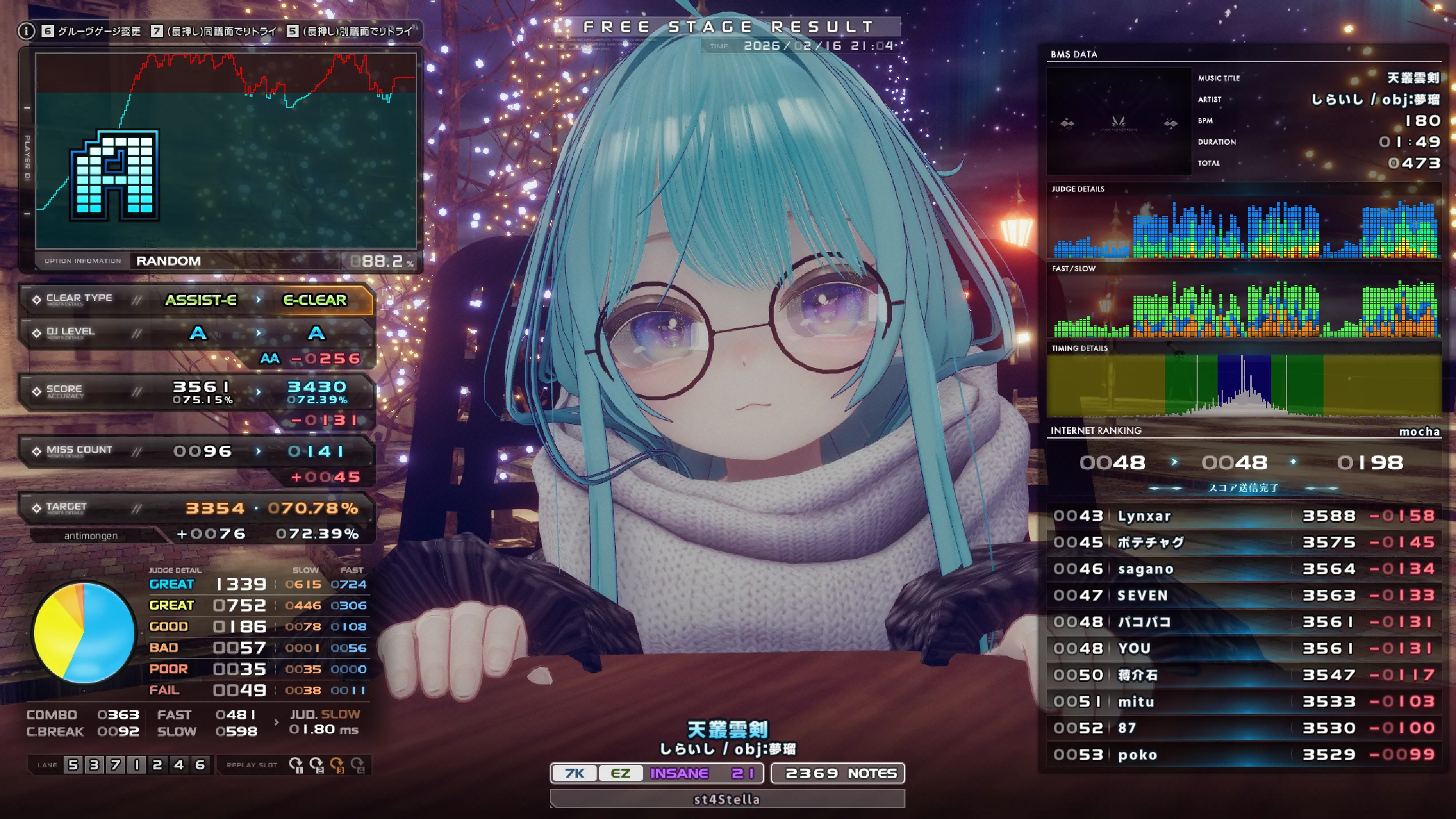The image size is (1456, 819).
Task: Select replay slot 1 icon
Action: click(x=296, y=764)
